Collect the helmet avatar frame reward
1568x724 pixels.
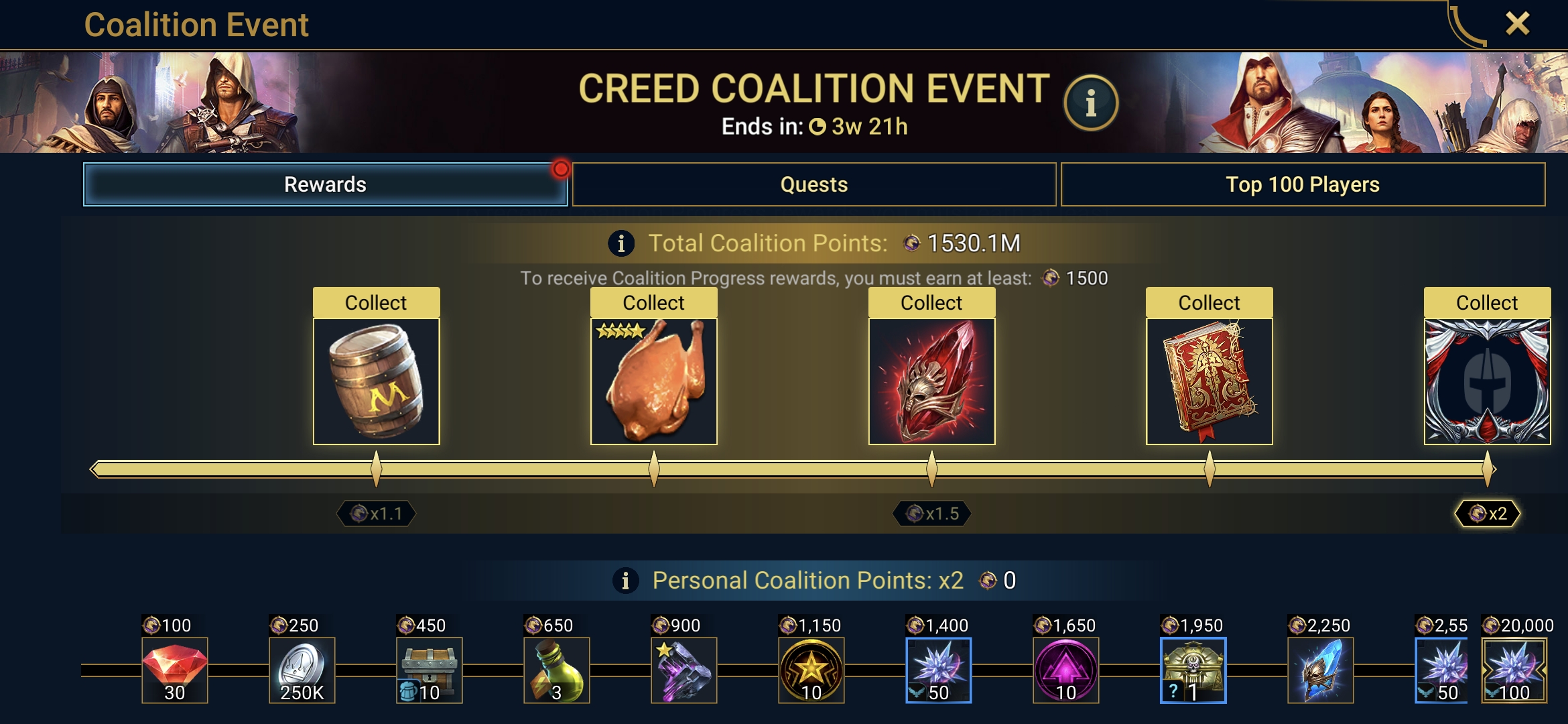pyautogui.click(x=1486, y=303)
